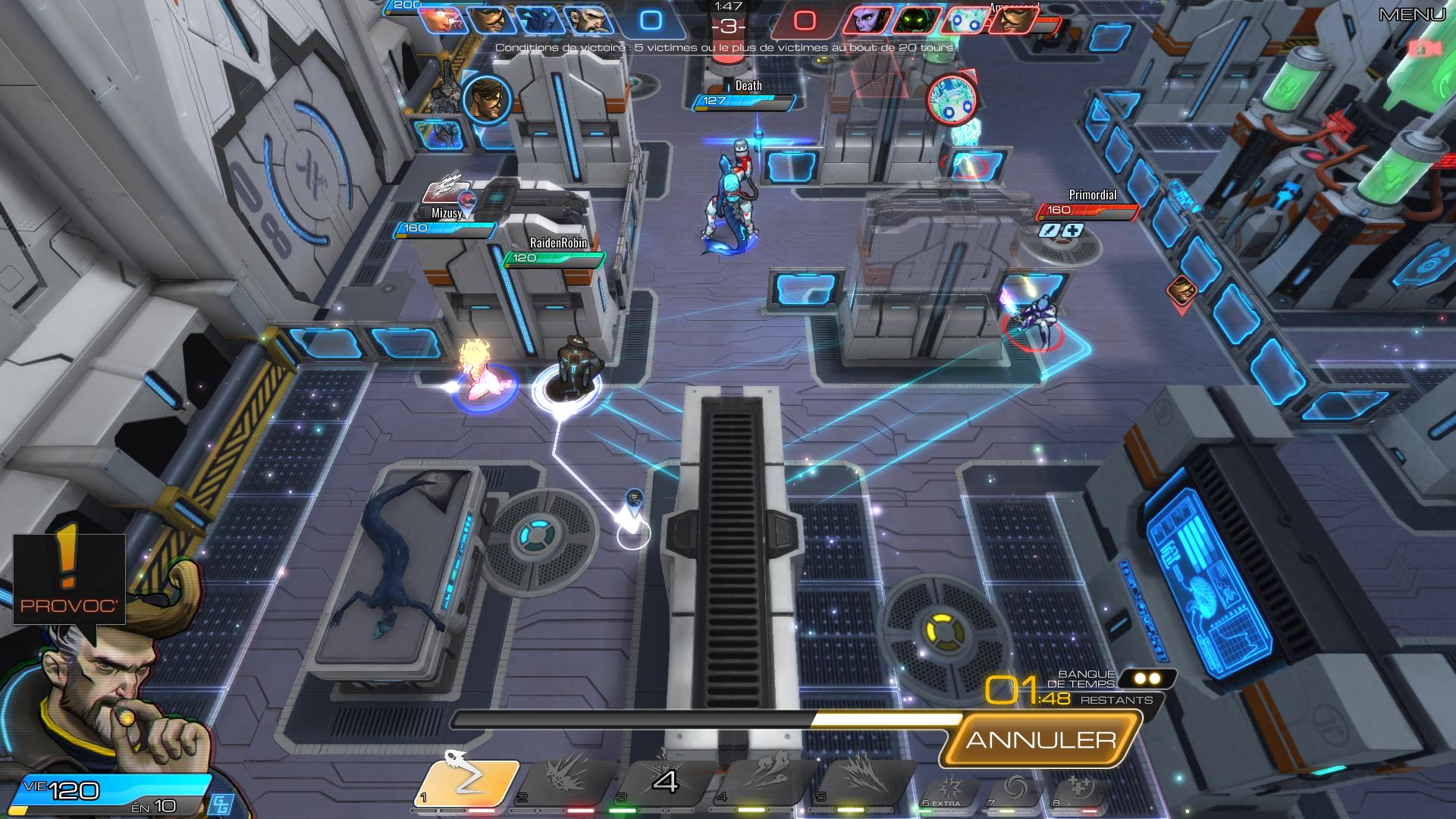Click the ANNULER cancel button
1456x819 pixels.
pos(1040,739)
